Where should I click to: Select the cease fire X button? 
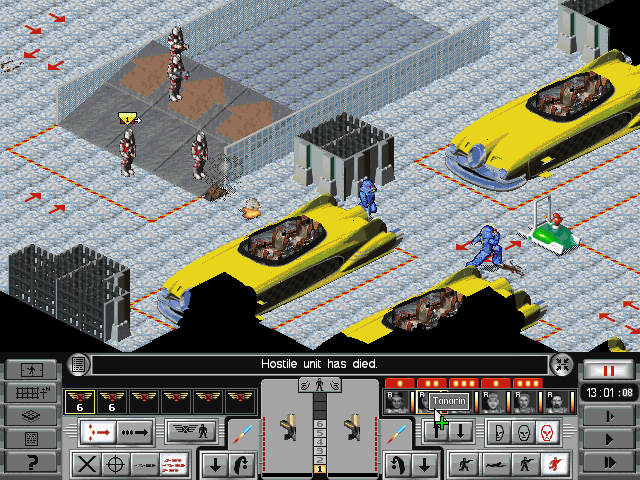click(x=87, y=464)
